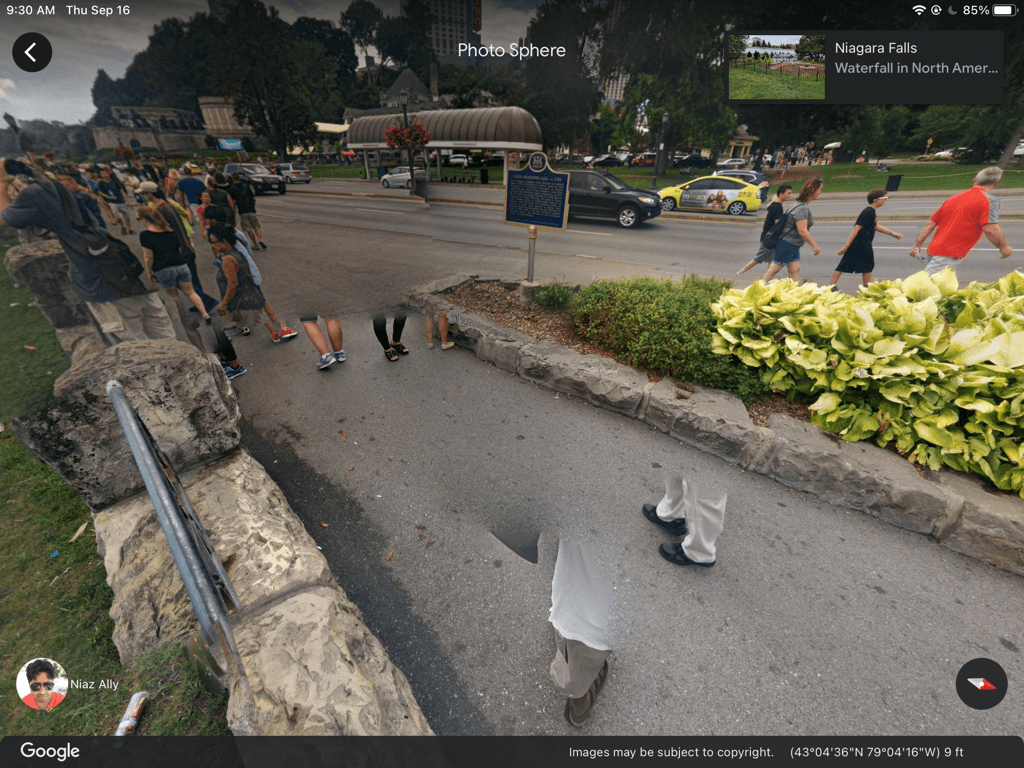Viewport: 1024px width, 768px height.
Task: Click the Google logo
Action: [50, 752]
